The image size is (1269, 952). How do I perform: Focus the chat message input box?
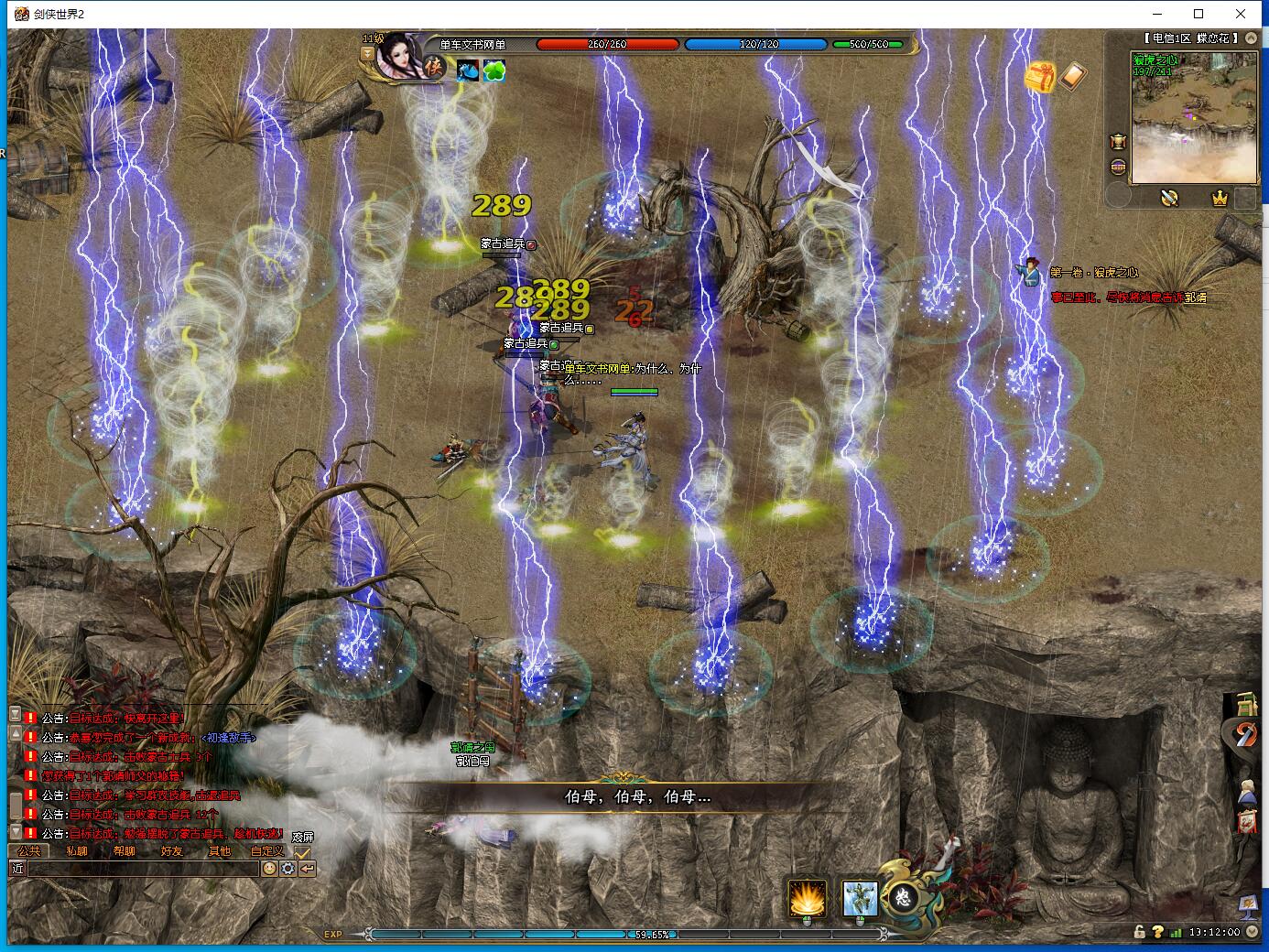click(x=142, y=869)
